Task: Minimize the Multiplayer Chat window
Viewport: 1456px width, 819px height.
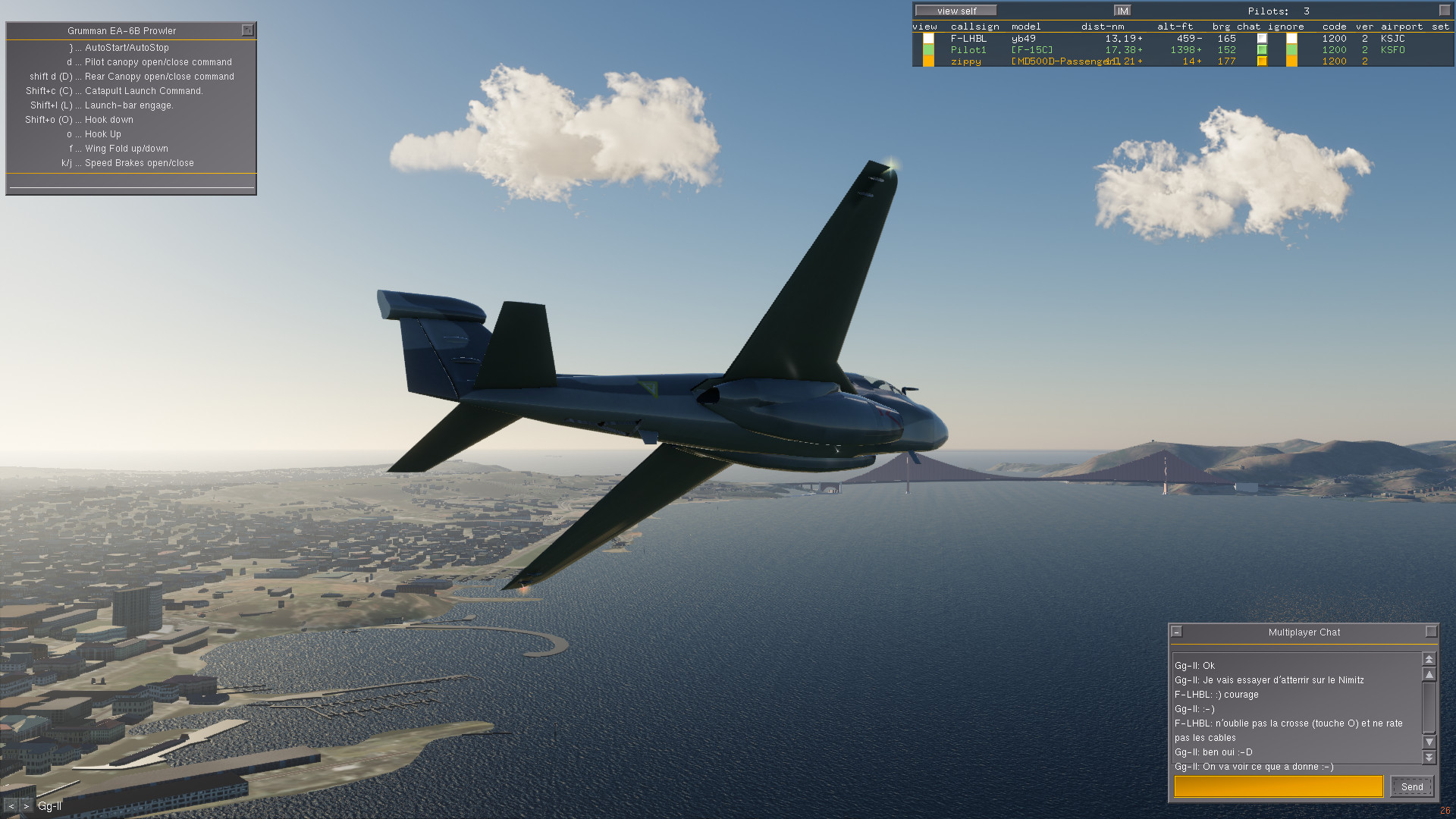Action: 1177,632
